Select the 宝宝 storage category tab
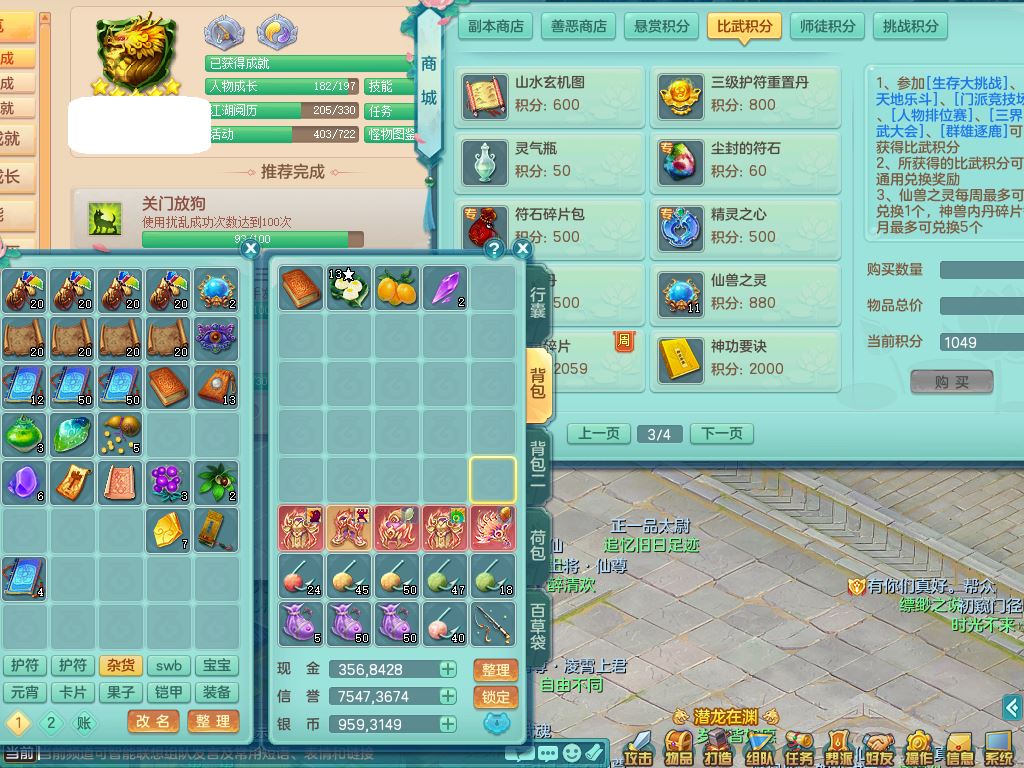The width and height of the screenshot is (1024, 768). tap(217, 665)
